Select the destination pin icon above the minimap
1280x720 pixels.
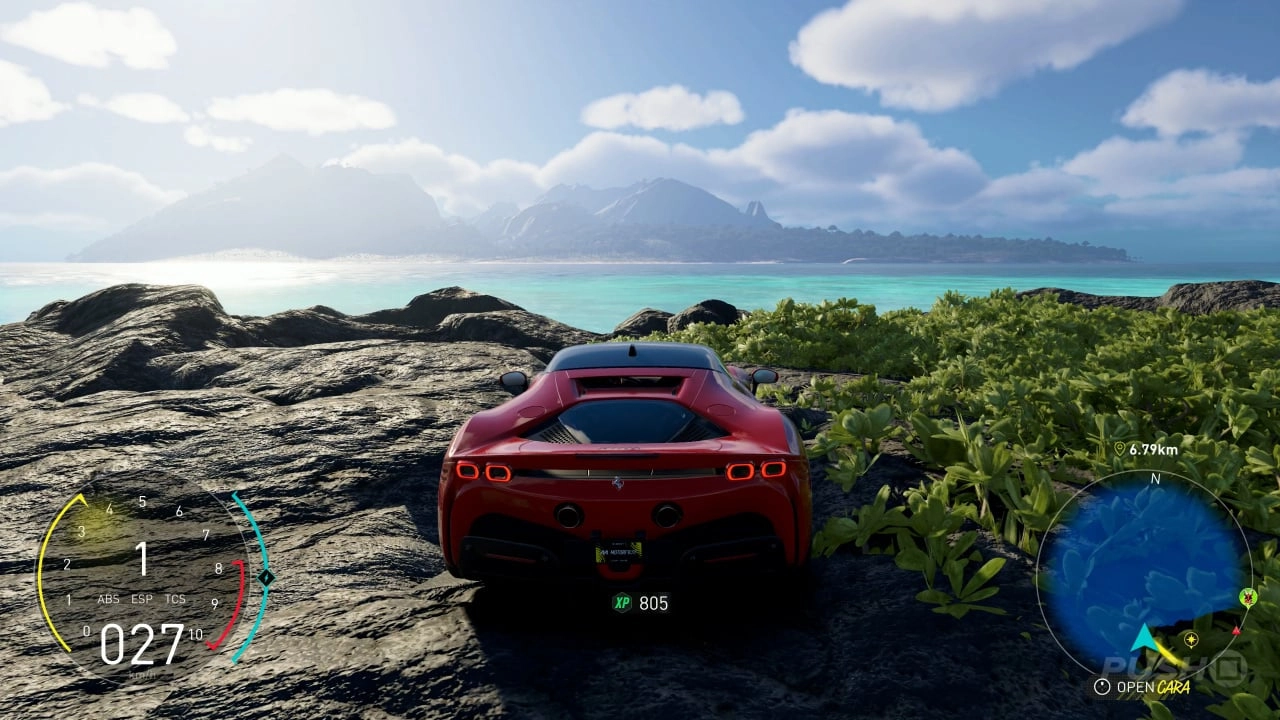pos(1119,447)
